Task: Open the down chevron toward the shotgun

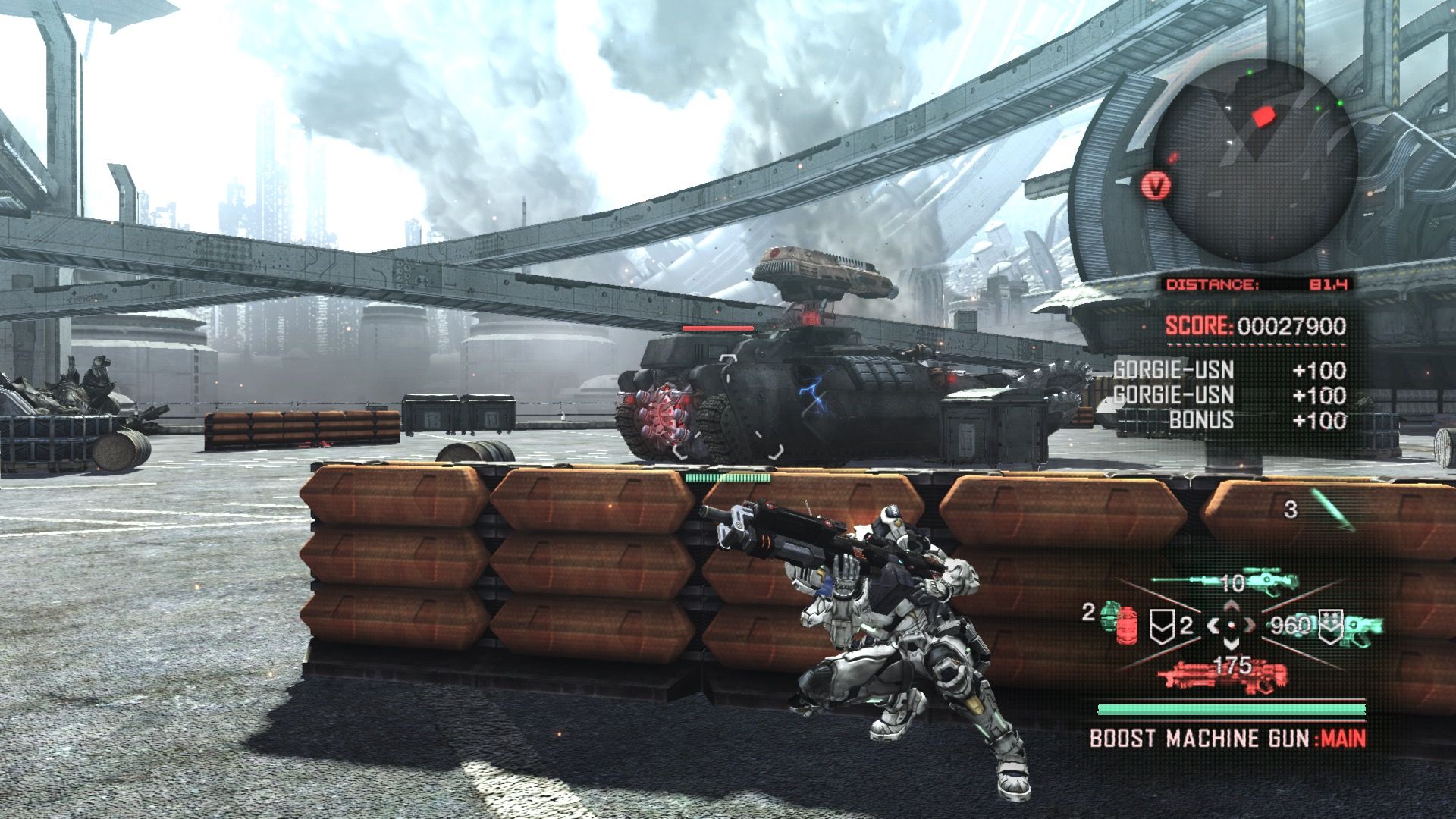Action: click(x=1230, y=644)
